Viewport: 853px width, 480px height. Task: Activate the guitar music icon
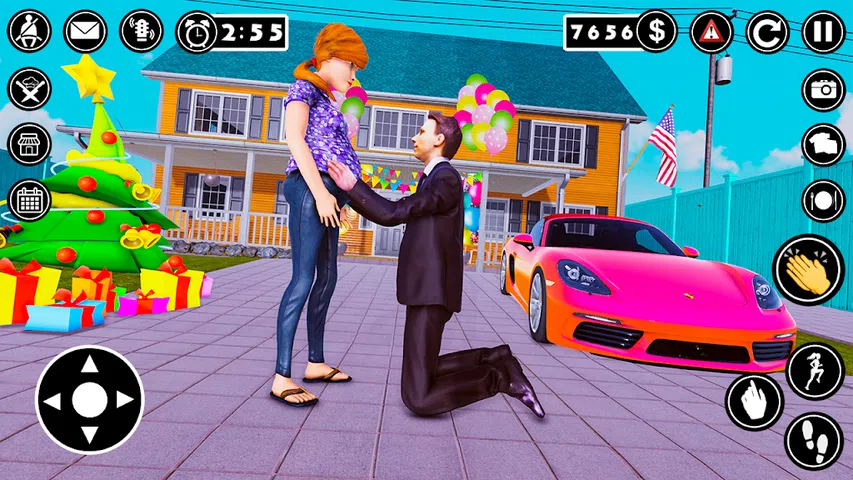click(x=141, y=31)
